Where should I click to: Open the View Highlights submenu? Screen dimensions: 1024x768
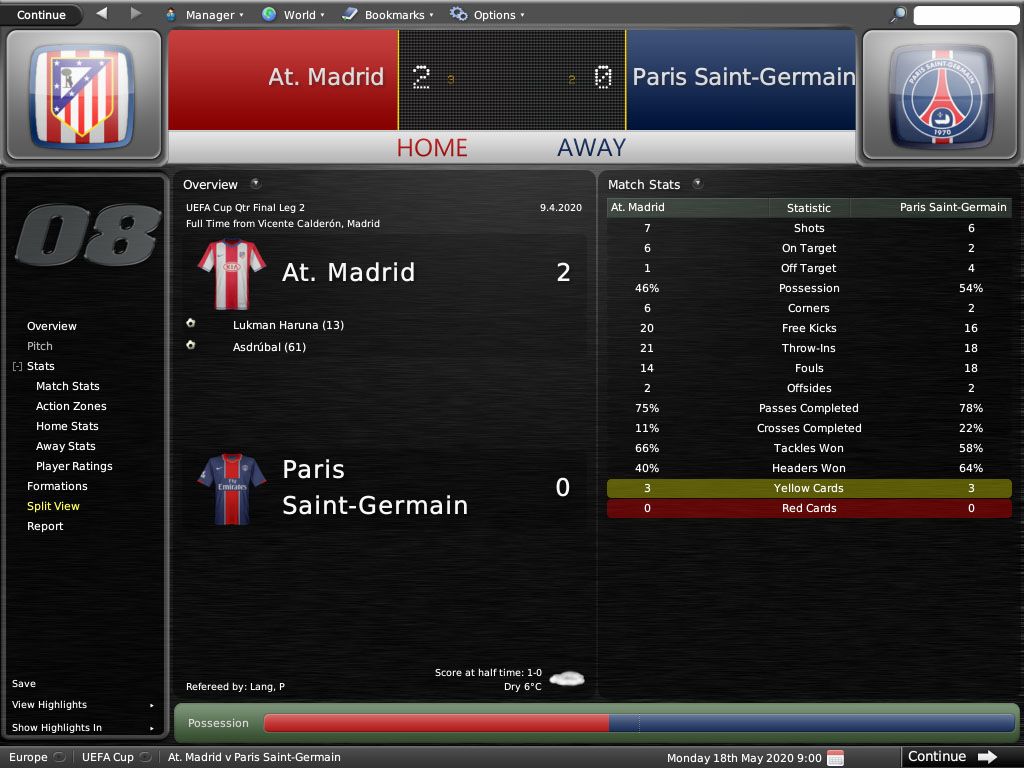point(84,705)
